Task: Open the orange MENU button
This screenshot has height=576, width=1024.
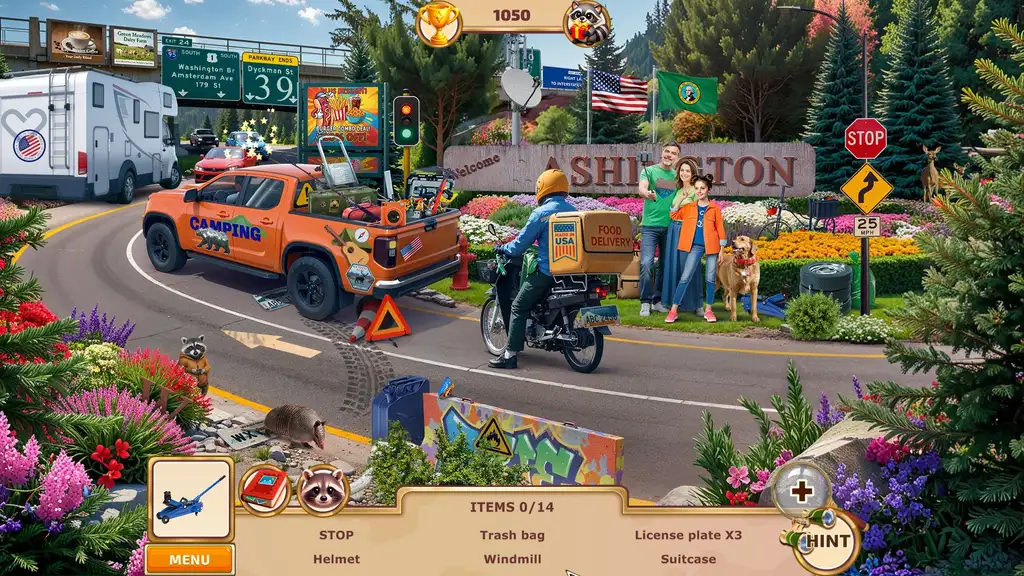Action: point(189,559)
